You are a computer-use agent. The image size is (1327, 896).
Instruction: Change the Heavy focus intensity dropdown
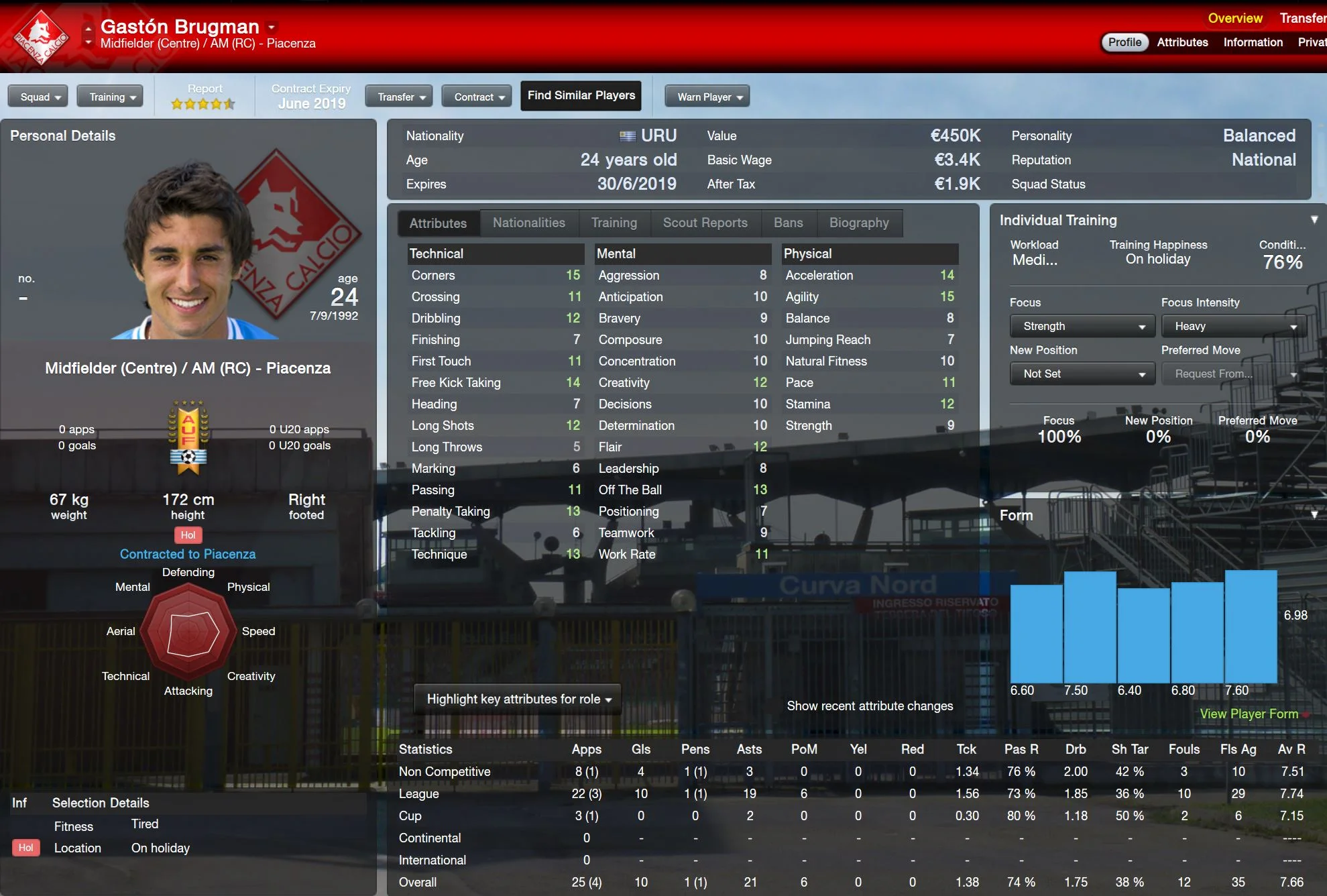(x=1234, y=327)
